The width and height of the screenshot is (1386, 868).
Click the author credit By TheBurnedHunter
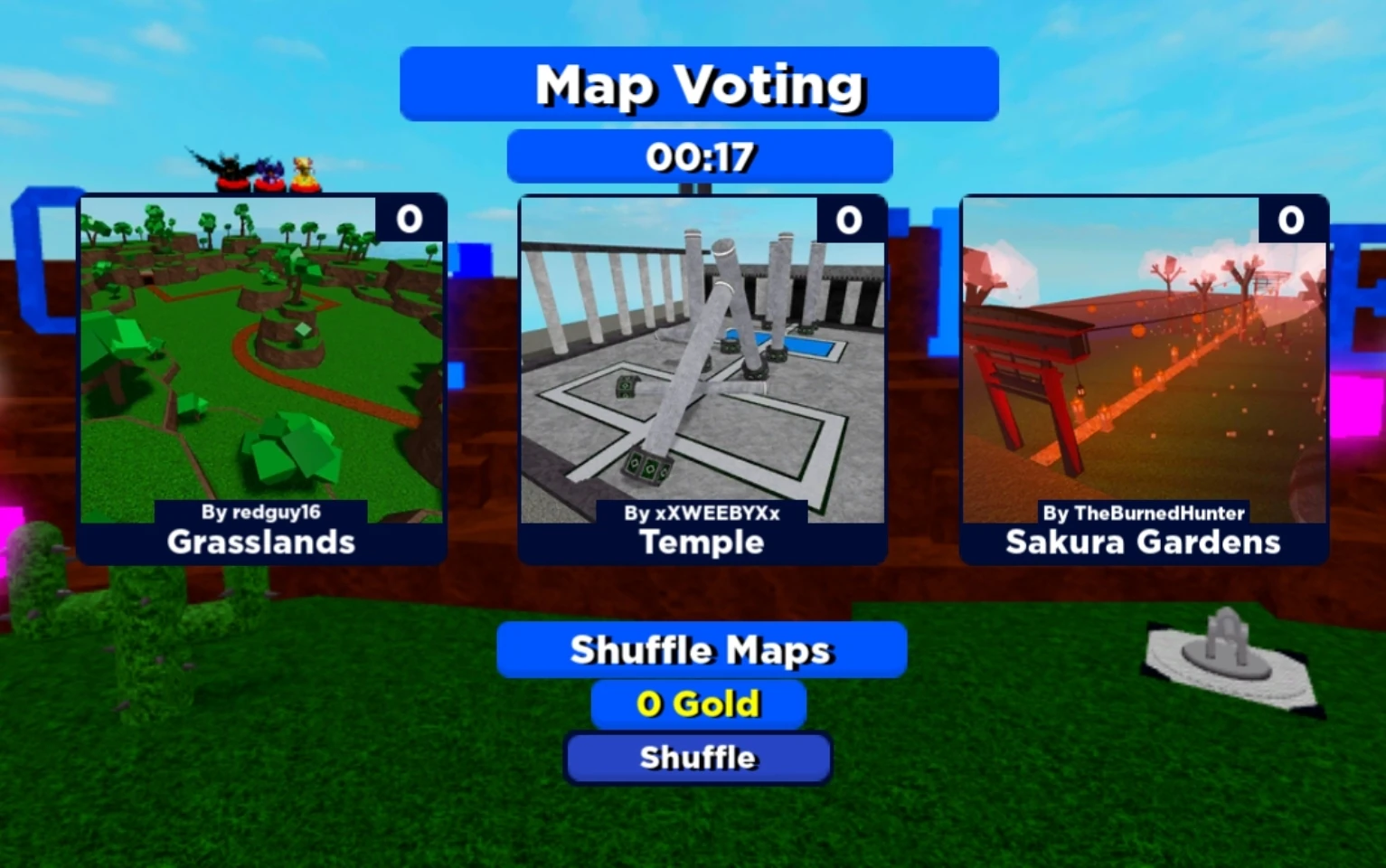click(x=1145, y=513)
